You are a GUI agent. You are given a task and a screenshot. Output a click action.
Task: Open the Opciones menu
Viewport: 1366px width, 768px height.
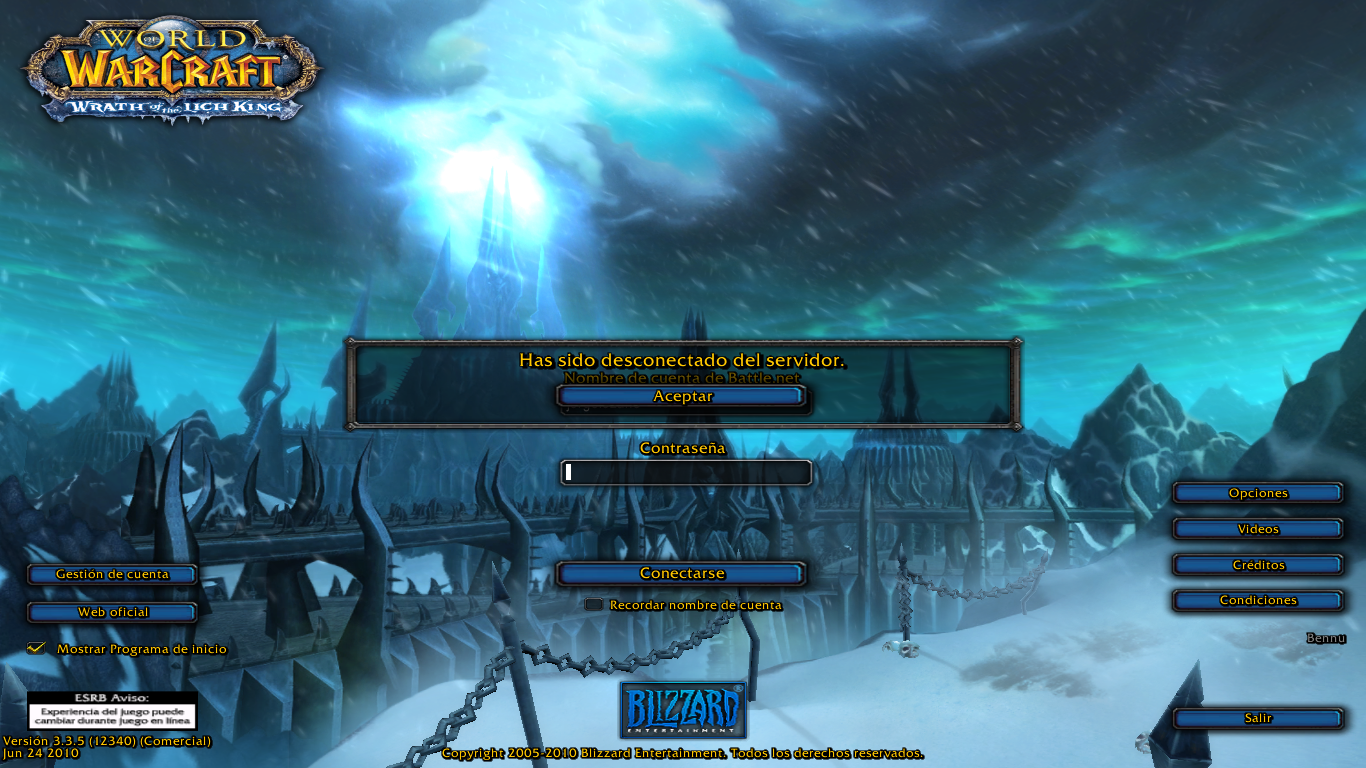point(1258,493)
